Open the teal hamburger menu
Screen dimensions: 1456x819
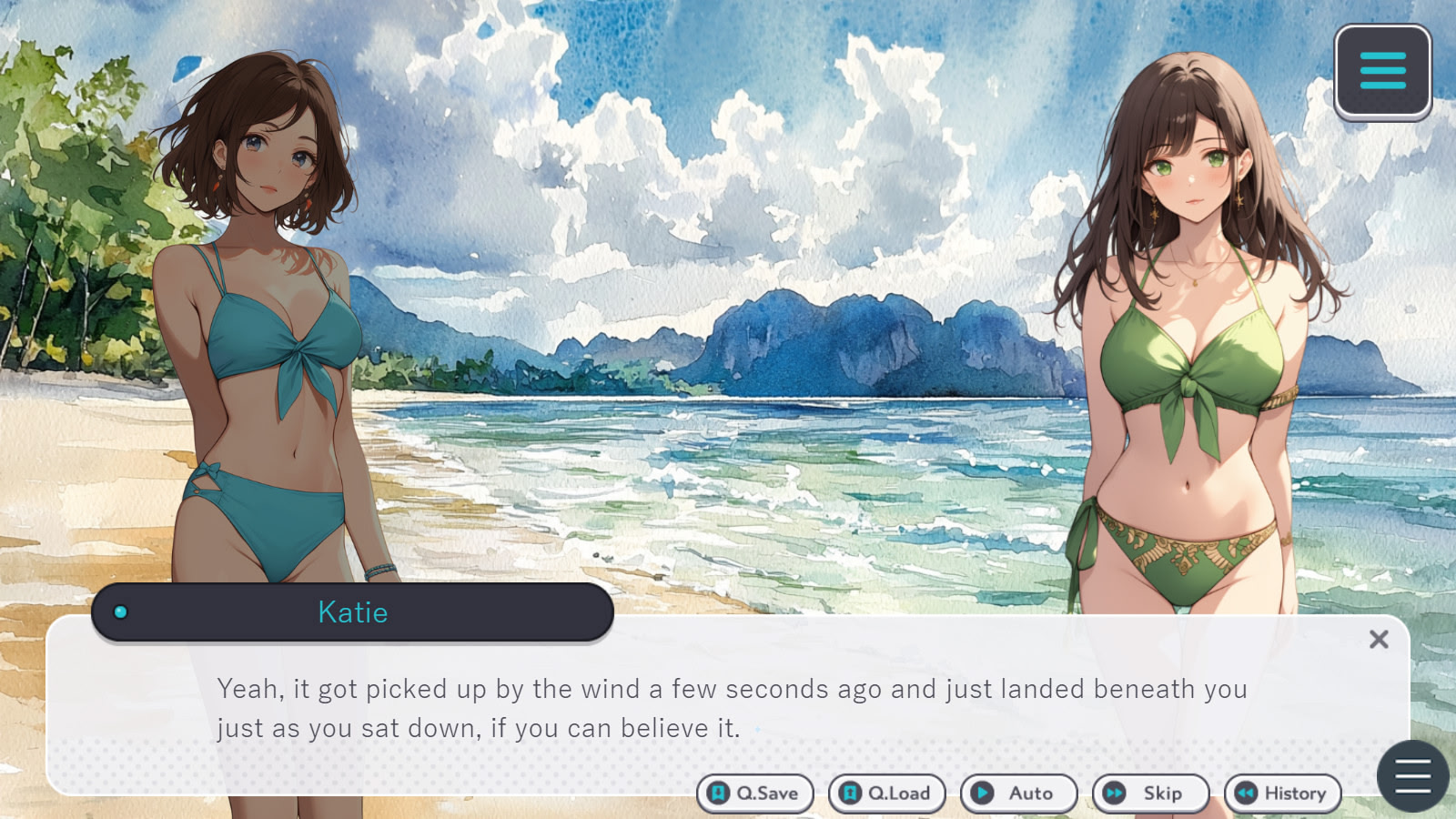point(1382,71)
